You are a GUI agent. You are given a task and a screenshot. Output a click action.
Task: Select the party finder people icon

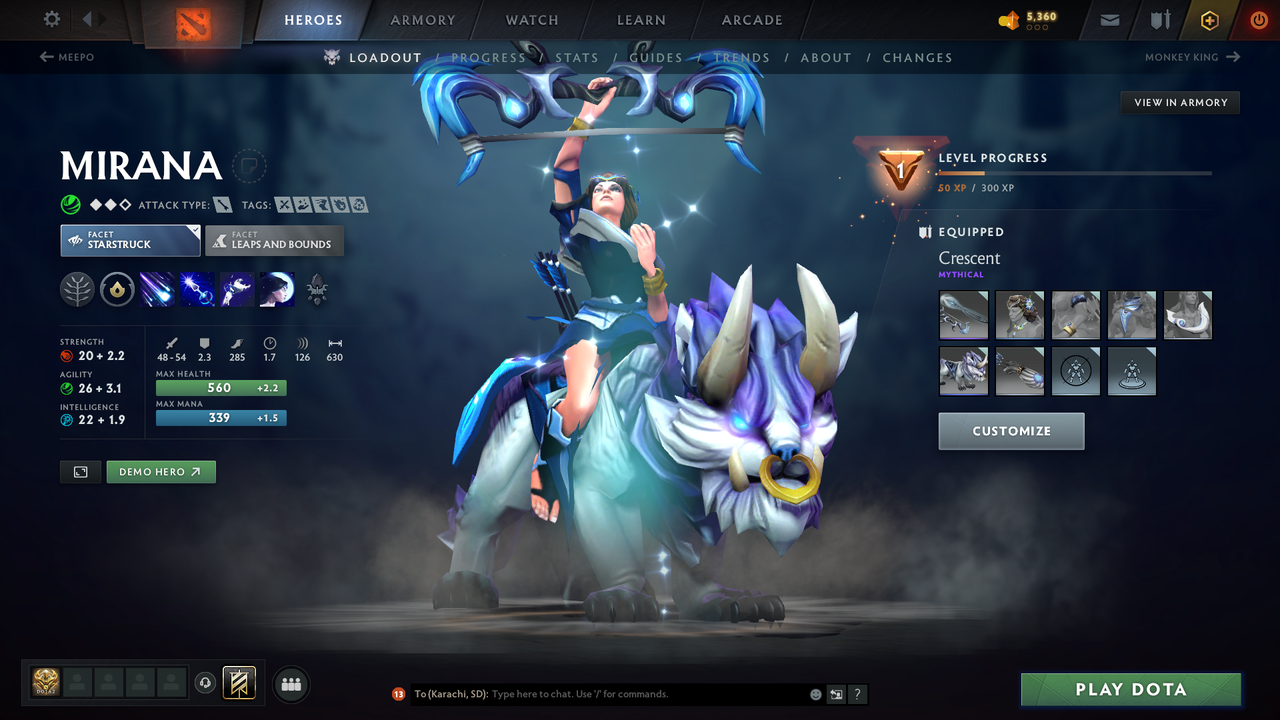click(x=290, y=684)
